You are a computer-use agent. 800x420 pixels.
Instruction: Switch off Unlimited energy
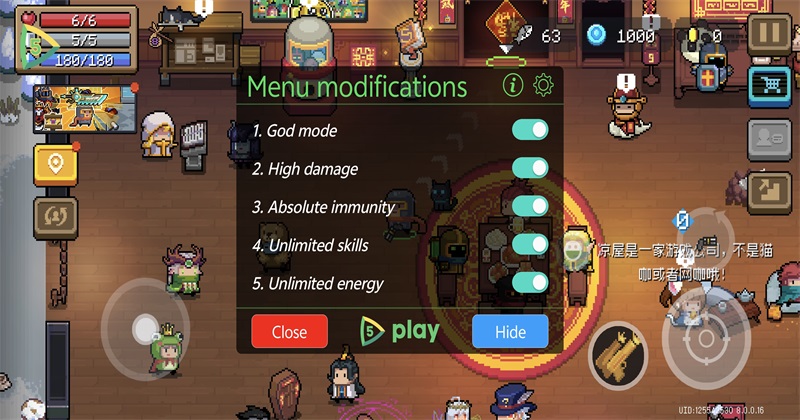530,283
